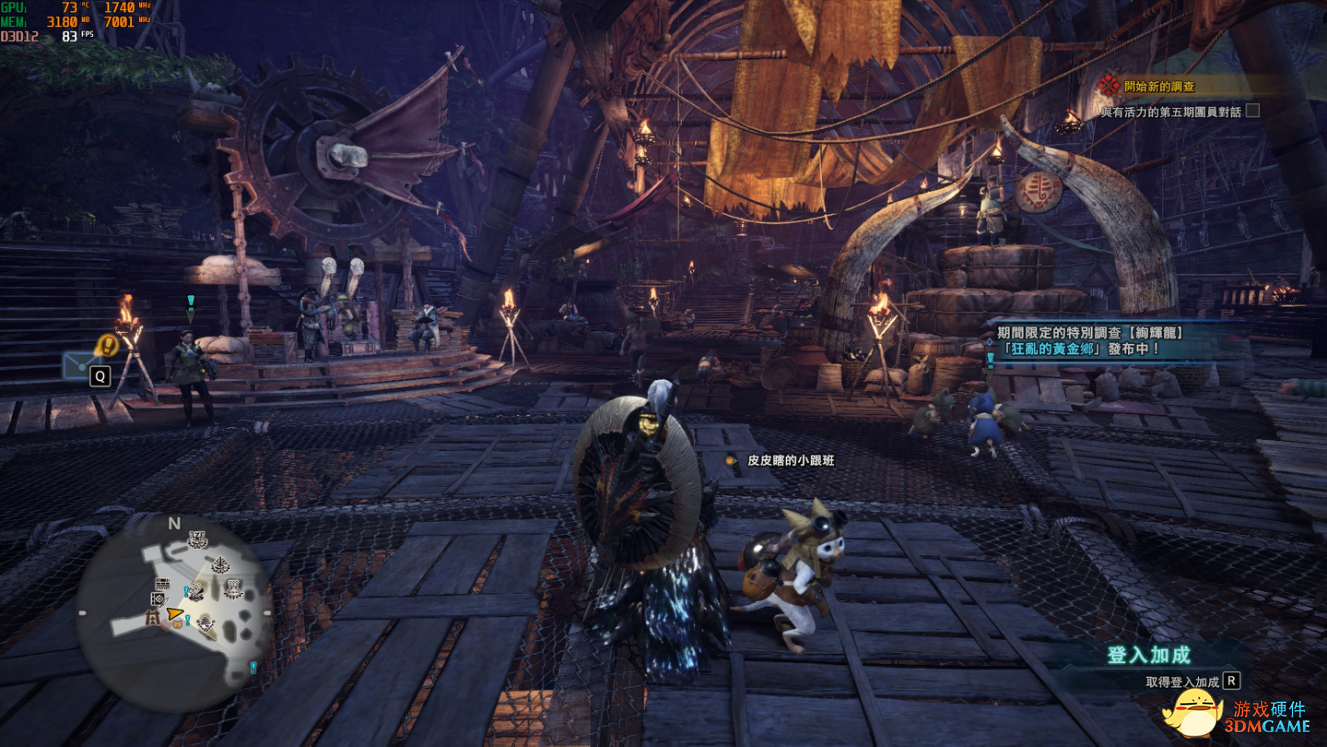Open the circular minimap
The image size is (1327, 747).
coord(173,609)
